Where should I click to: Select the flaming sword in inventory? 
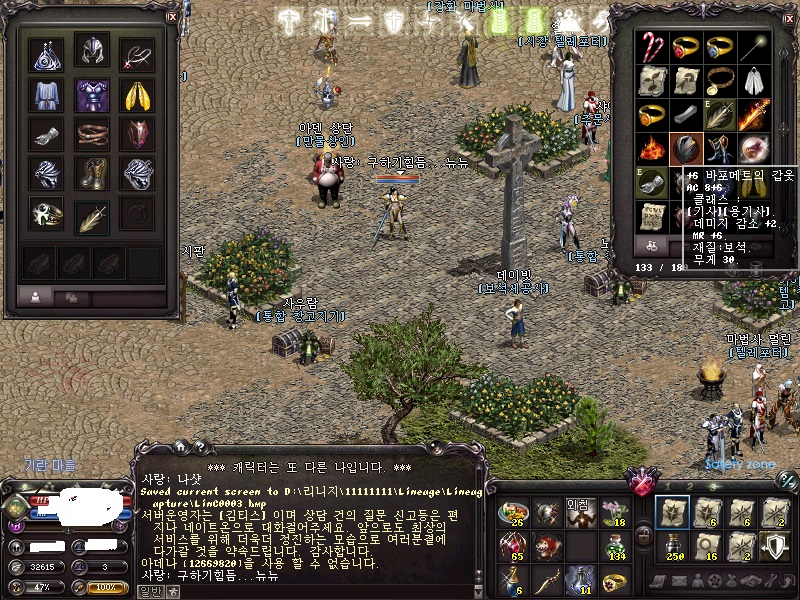(753, 114)
